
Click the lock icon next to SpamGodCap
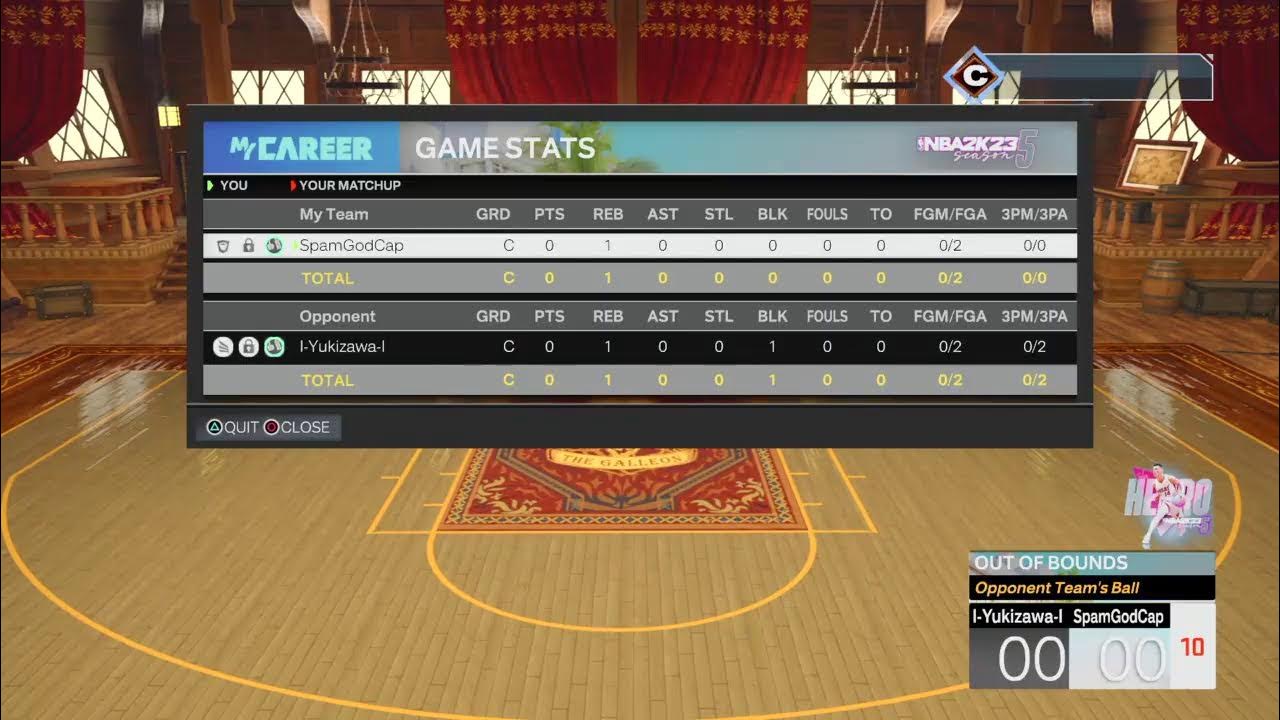point(248,245)
